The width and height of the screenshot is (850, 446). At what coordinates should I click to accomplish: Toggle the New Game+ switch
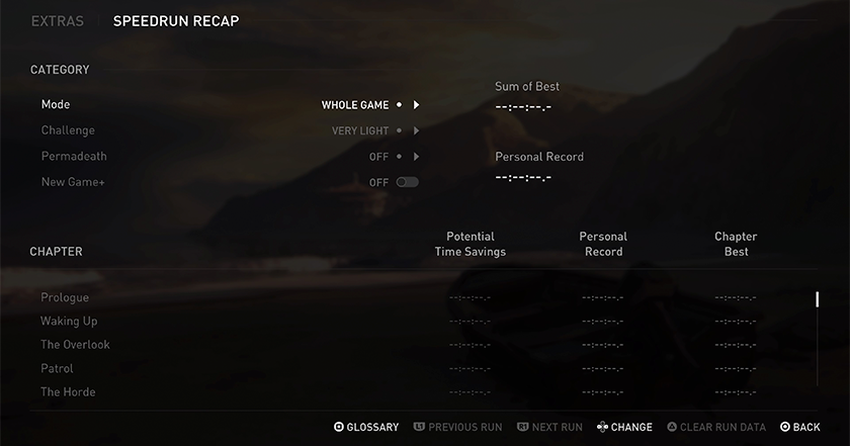(x=407, y=183)
